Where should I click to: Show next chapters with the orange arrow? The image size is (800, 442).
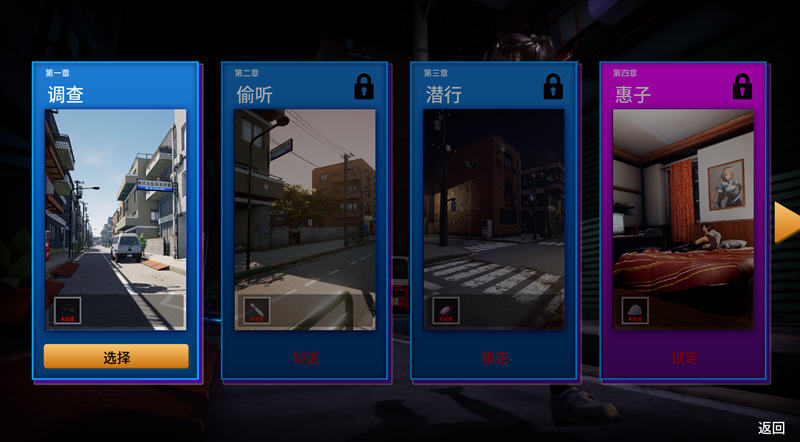pos(786,222)
